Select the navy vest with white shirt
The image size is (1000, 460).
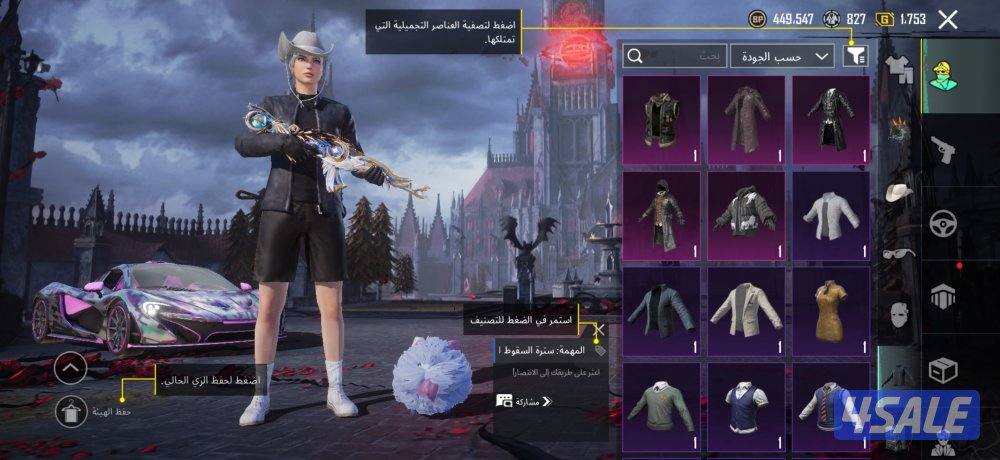[x=746, y=405]
